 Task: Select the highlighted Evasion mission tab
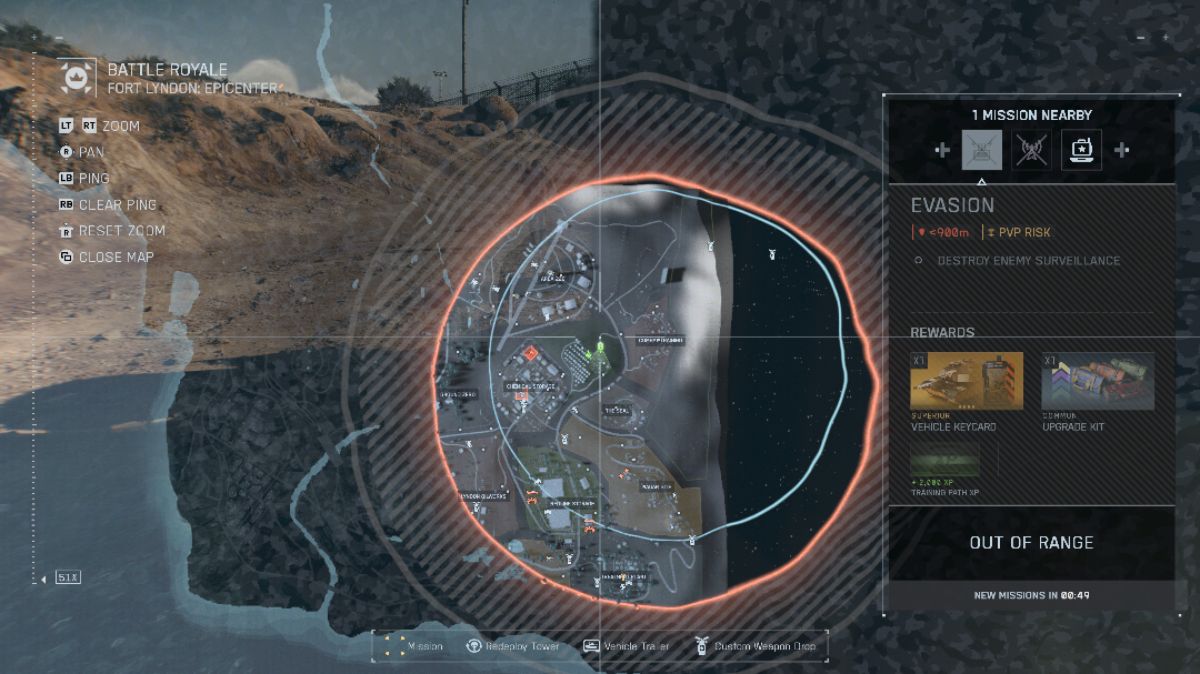(x=981, y=150)
